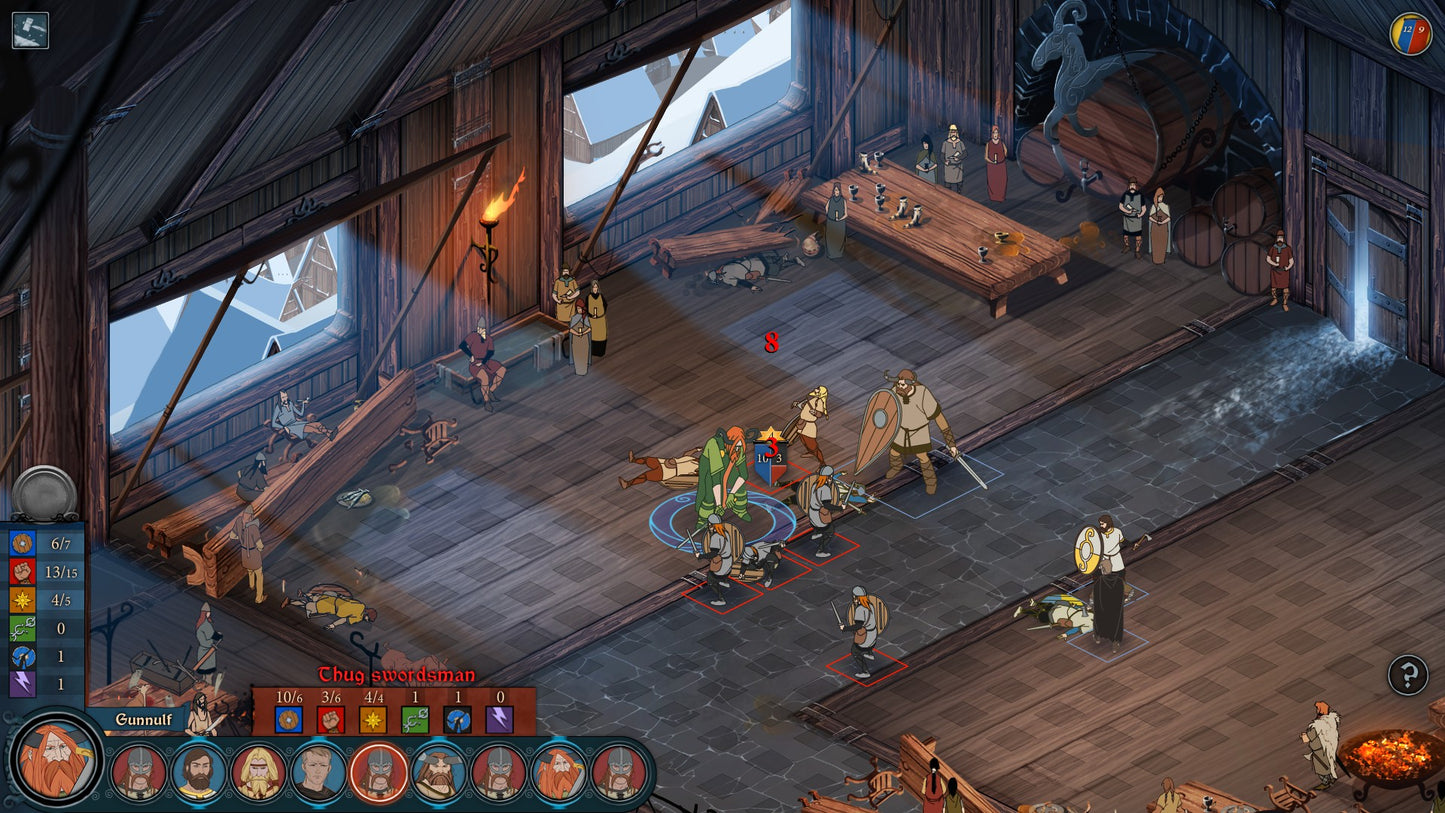Image resolution: width=1445 pixels, height=813 pixels.
Task: Click the strength fist icon in the Thug swordsman panel
Action: click(x=333, y=718)
